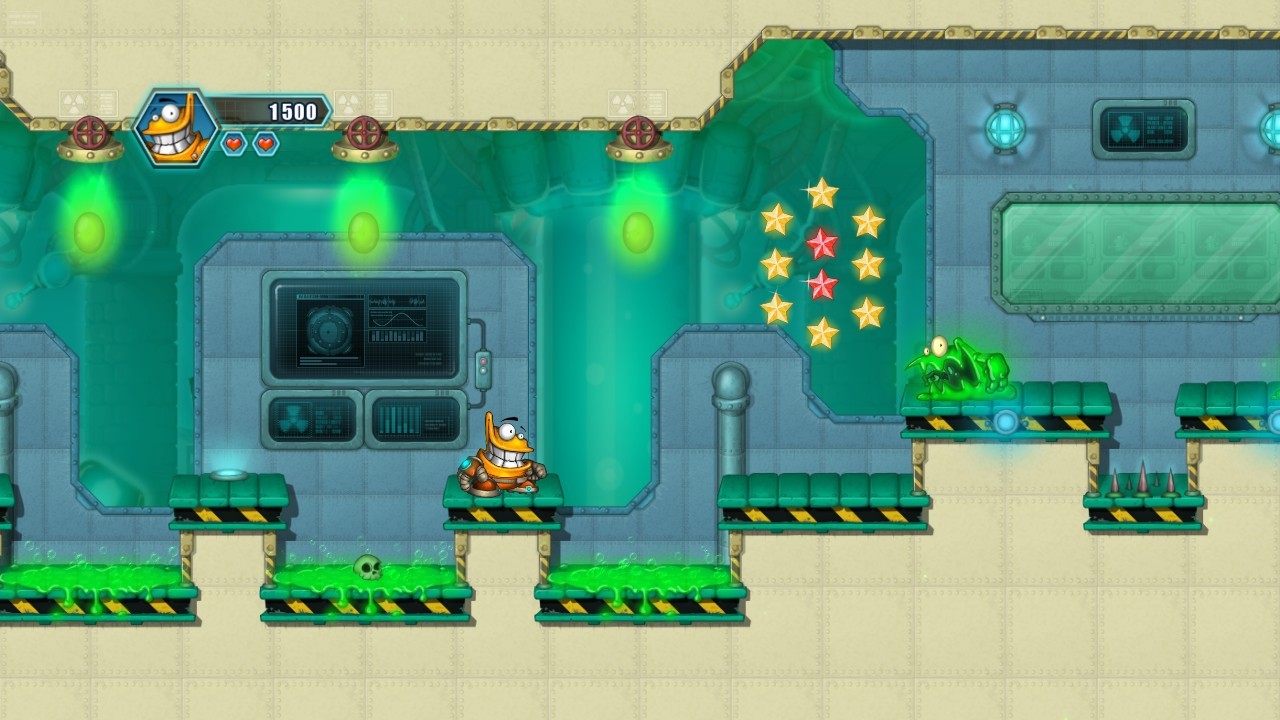Click the 1500 score banner in the HUD
The height and width of the screenshot is (720, 1280).
(288, 112)
